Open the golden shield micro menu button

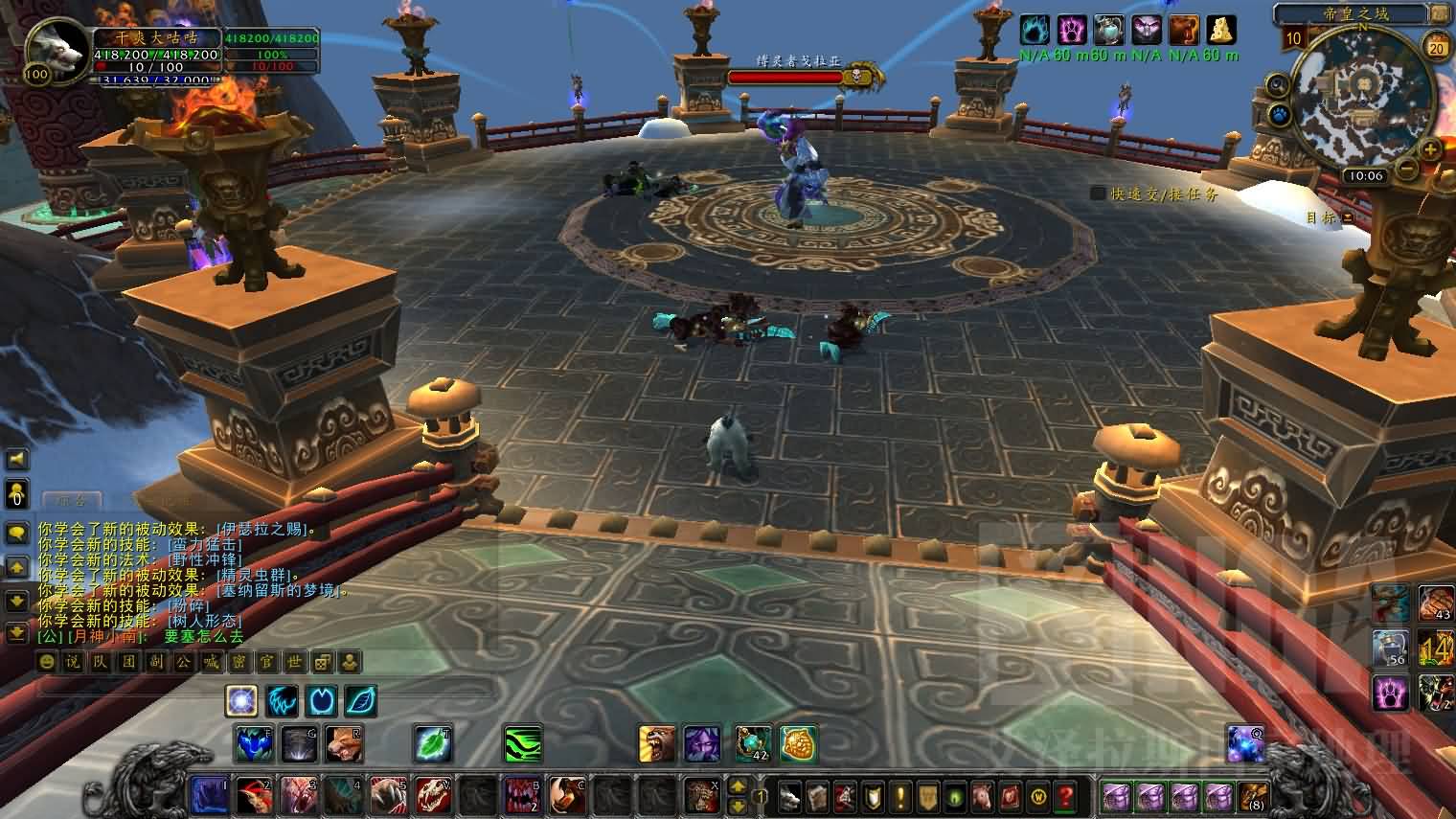(927, 796)
